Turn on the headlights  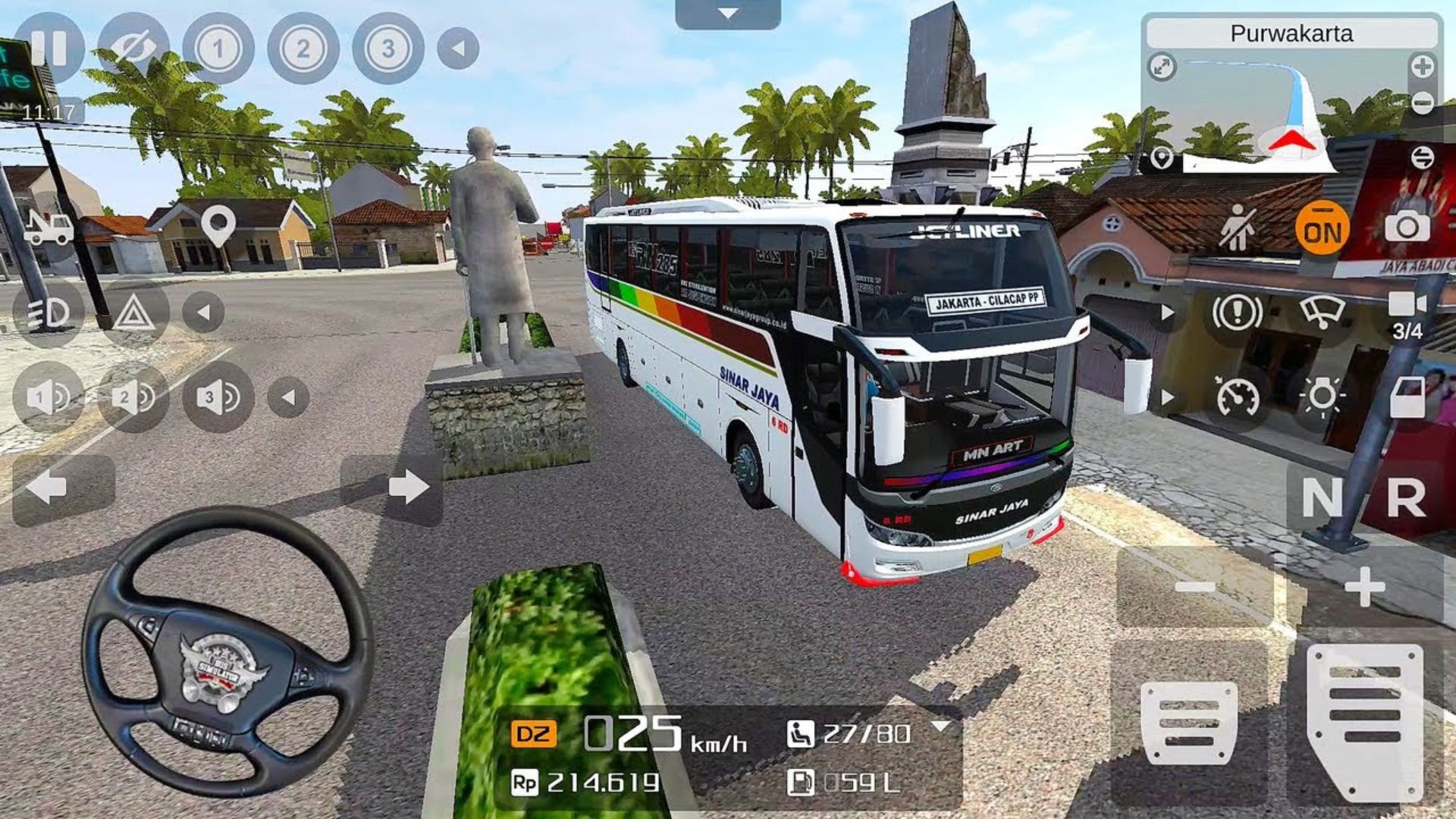click(49, 312)
